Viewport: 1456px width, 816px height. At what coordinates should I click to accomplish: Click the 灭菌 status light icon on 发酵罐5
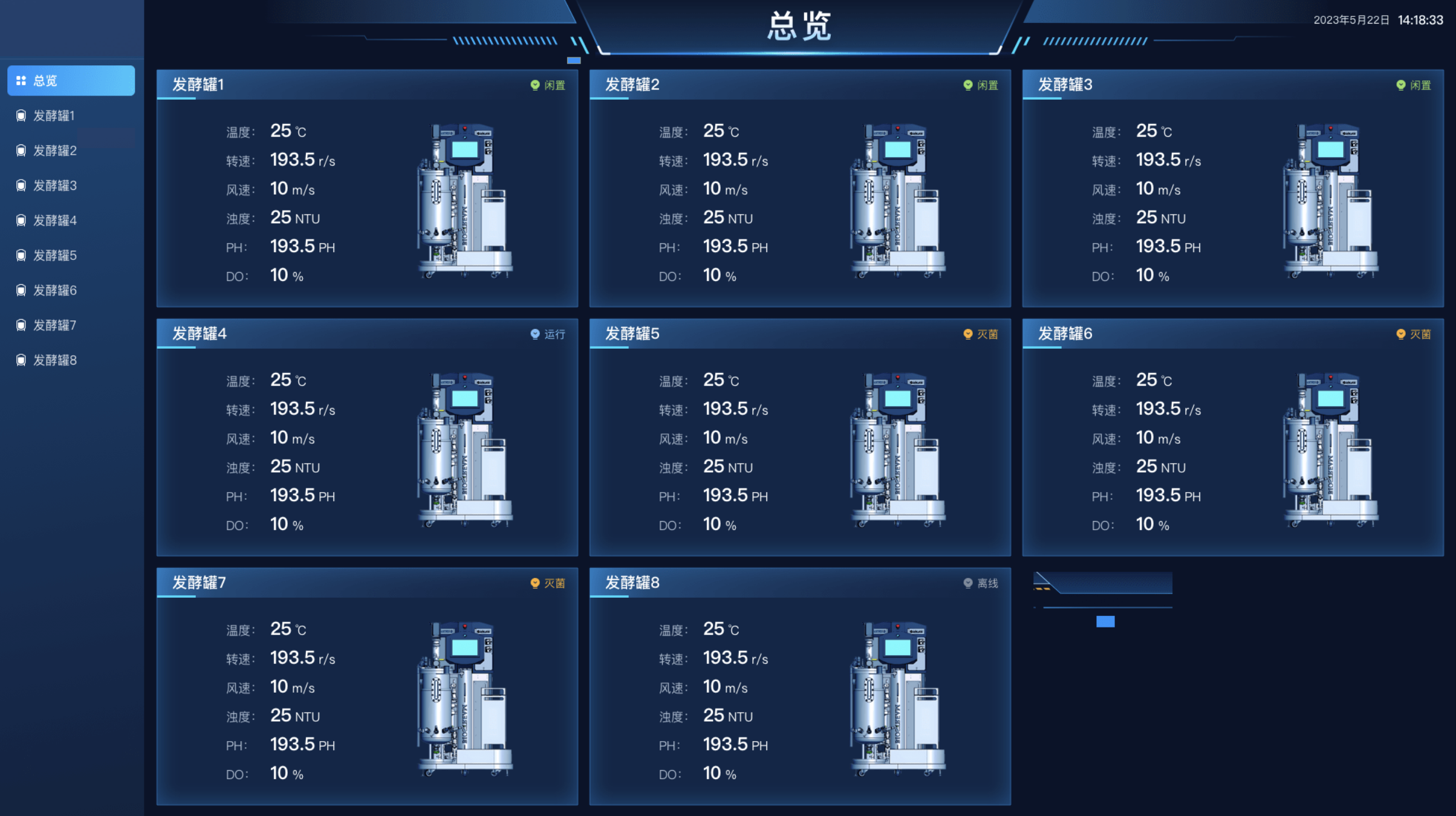(x=968, y=334)
